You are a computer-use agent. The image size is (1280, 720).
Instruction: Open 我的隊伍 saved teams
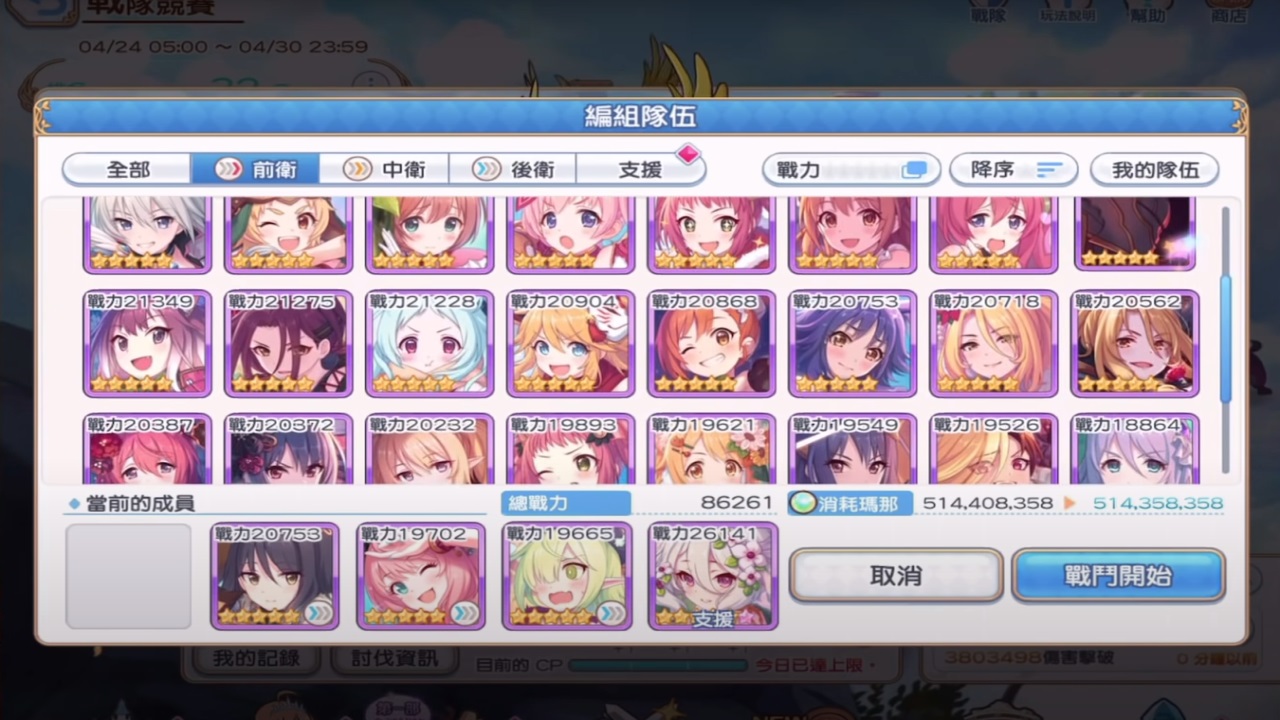tap(1155, 170)
